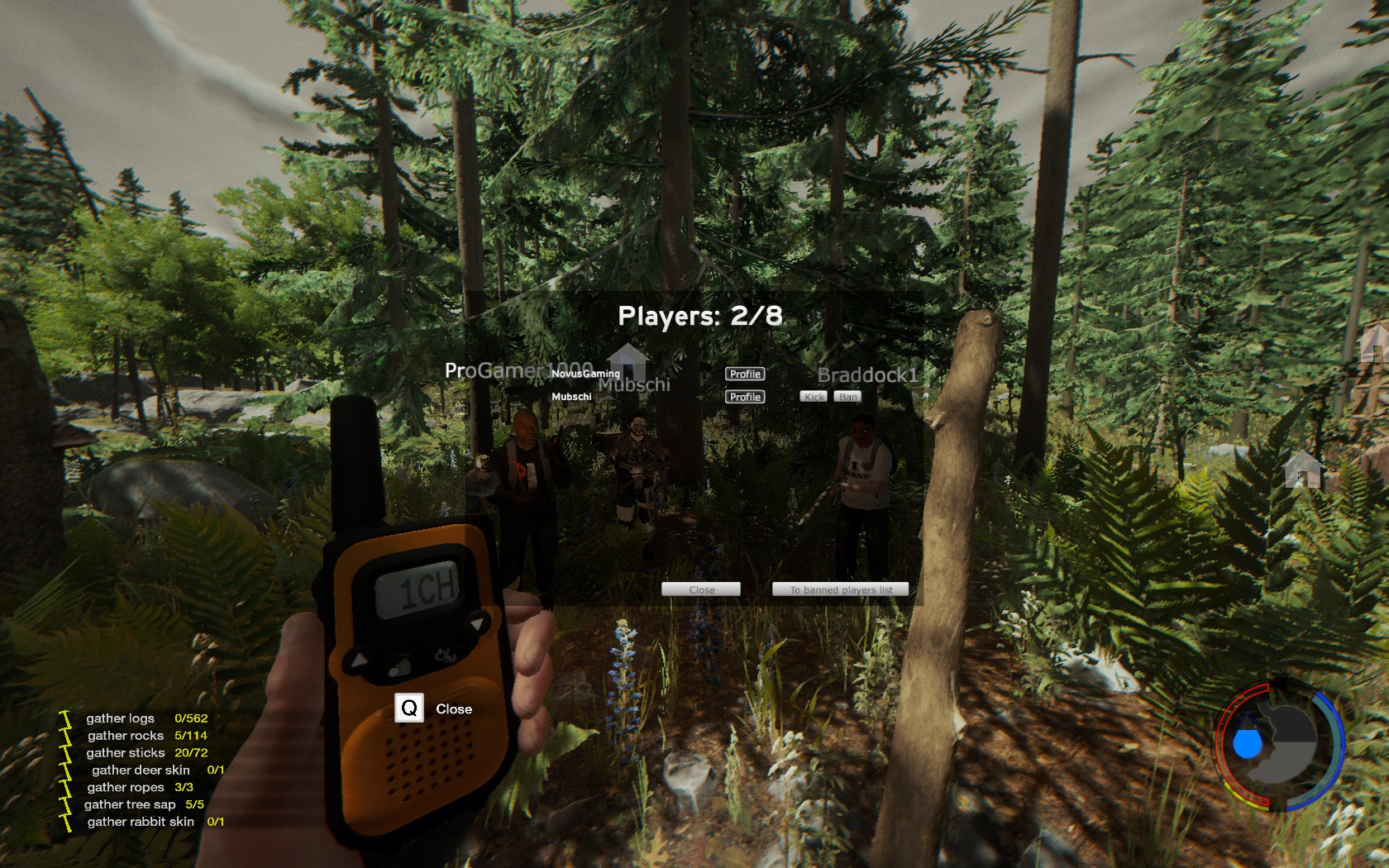Click the gather logs task entry
This screenshot has height=868, width=1389.
[121, 718]
